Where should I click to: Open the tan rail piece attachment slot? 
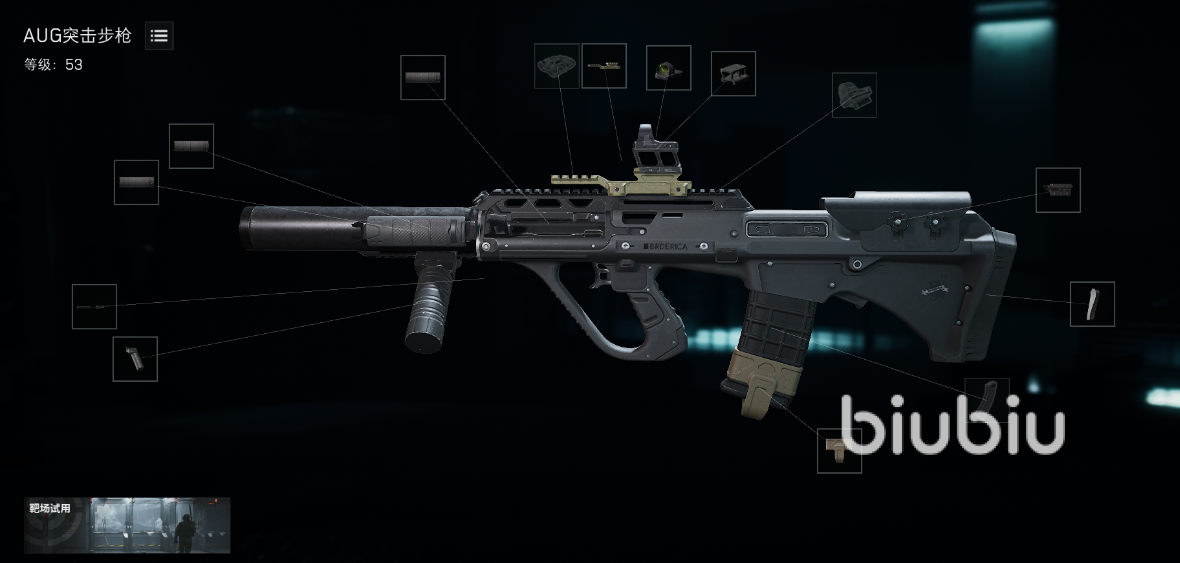tap(604, 66)
